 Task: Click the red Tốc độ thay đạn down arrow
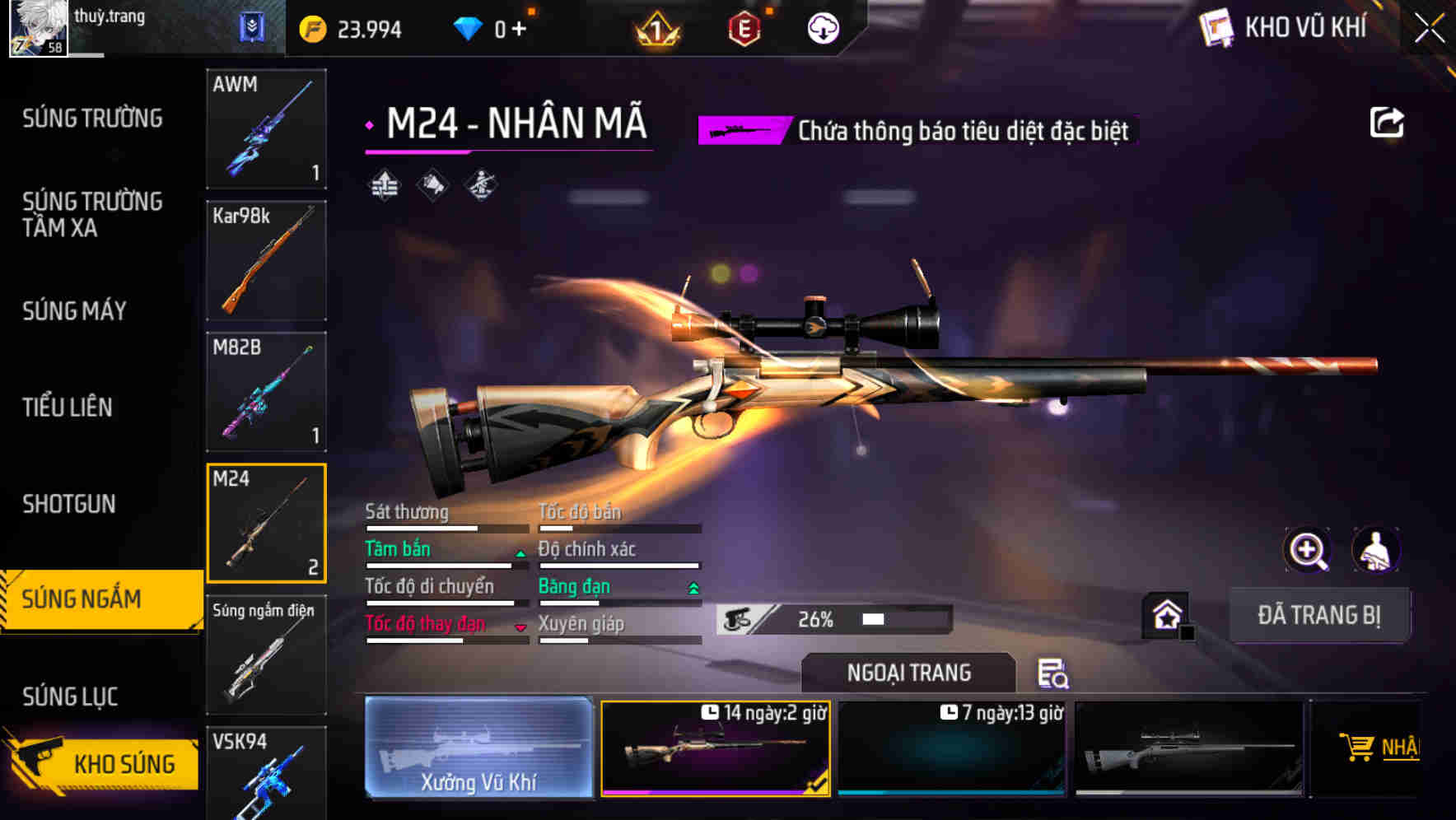(x=520, y=627)
